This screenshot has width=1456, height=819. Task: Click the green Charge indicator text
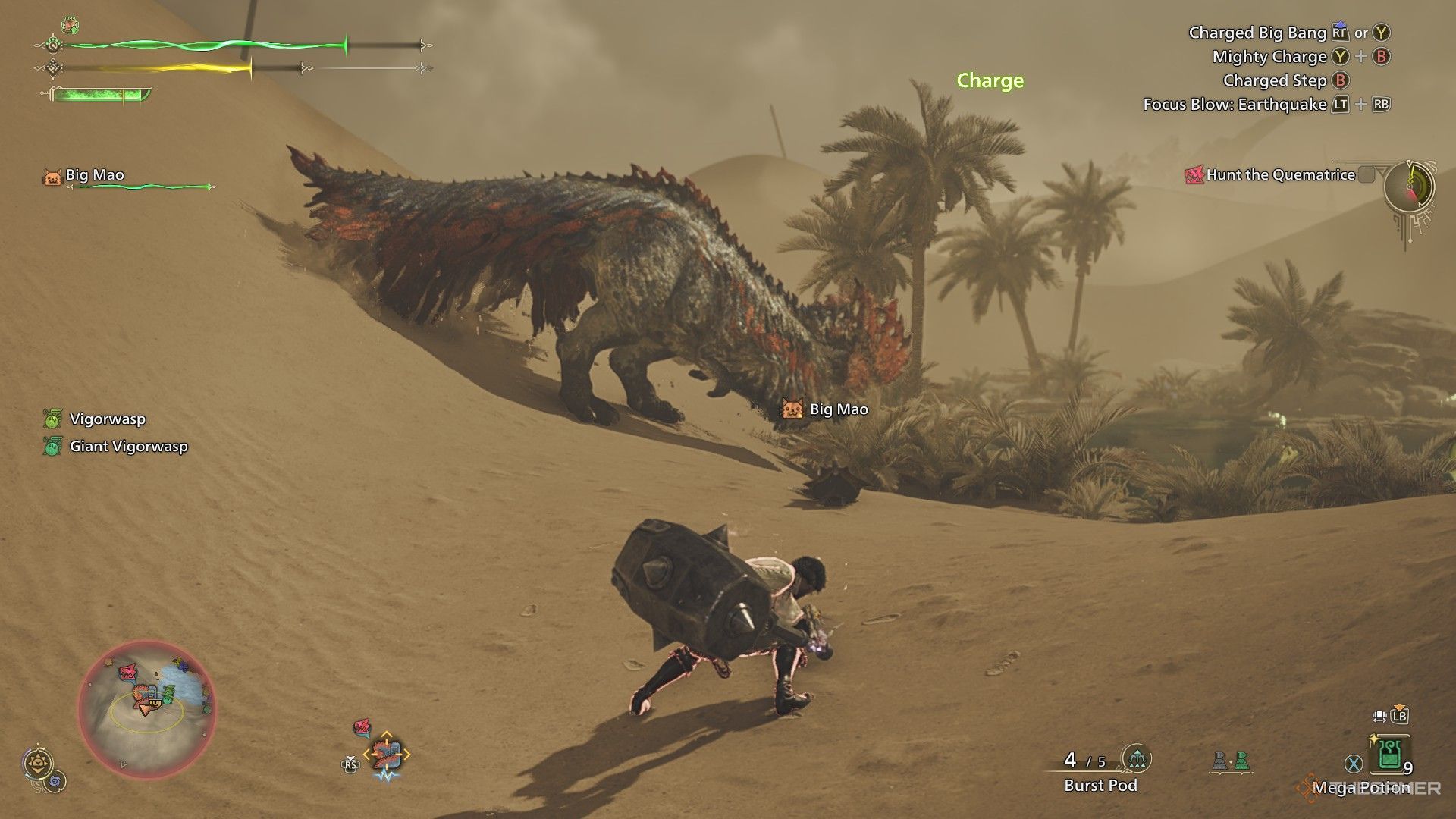pos(988,80)
